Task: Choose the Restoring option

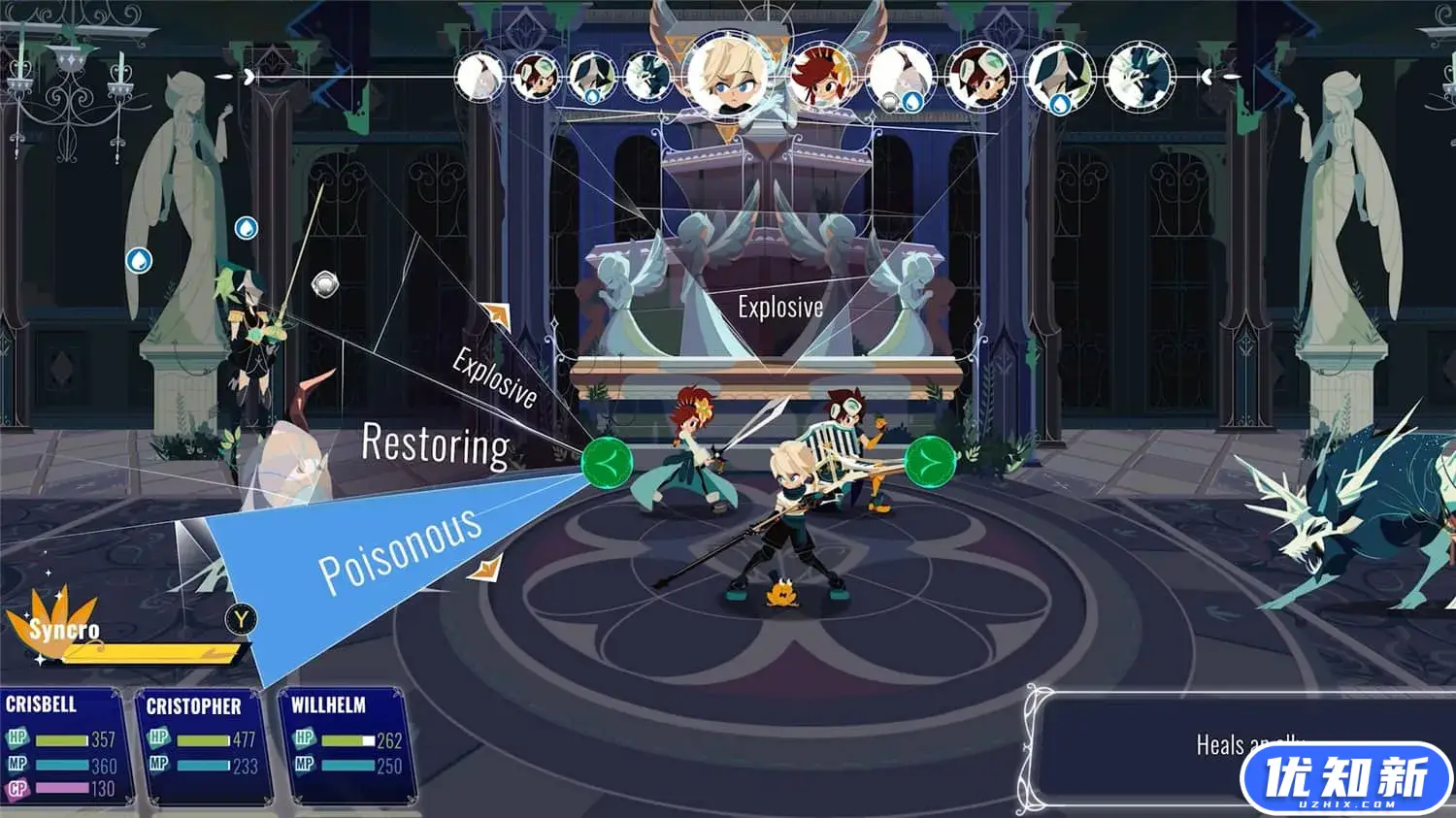Action: click(435, 446)
